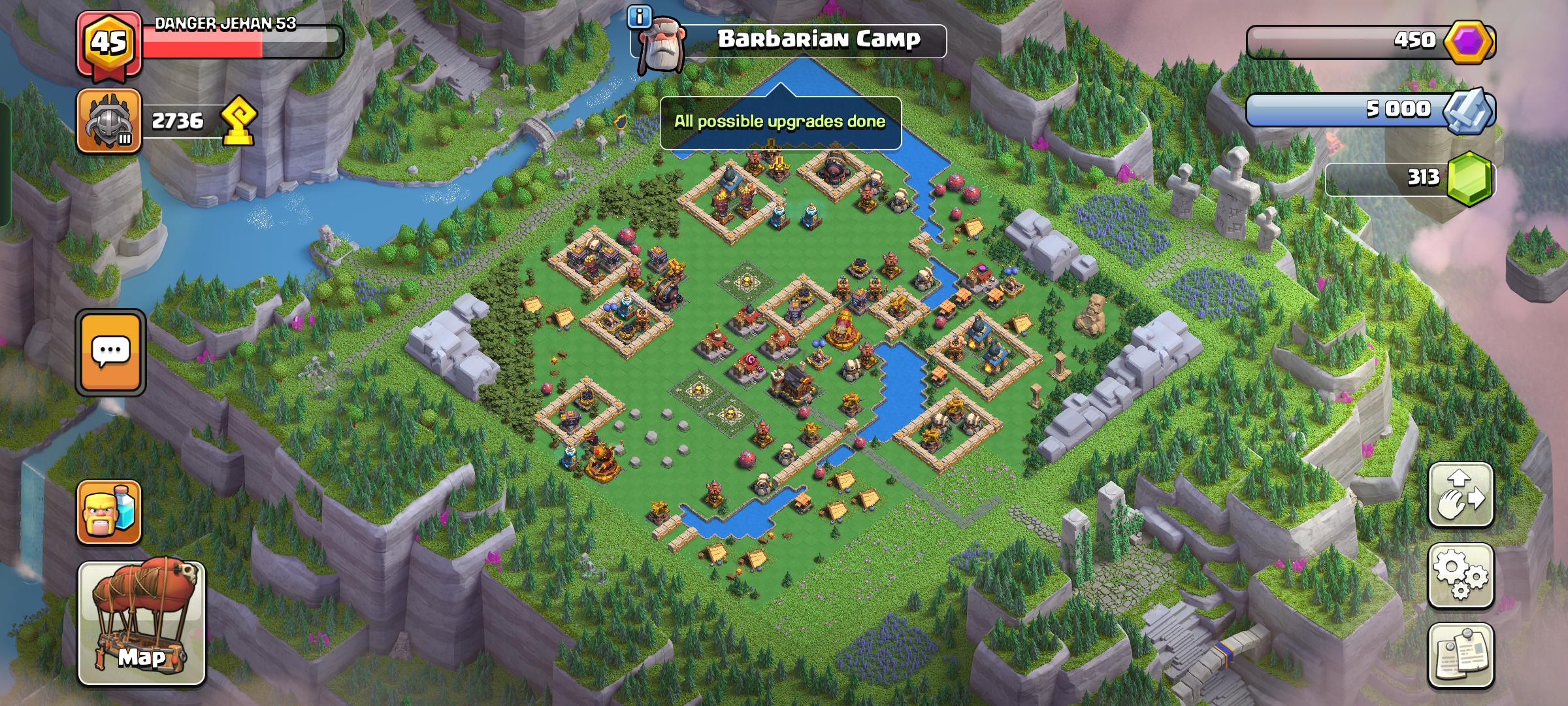Tap the green gem counter showing 313
The height and width of the screenshot is (706, 1568).
1411,178
